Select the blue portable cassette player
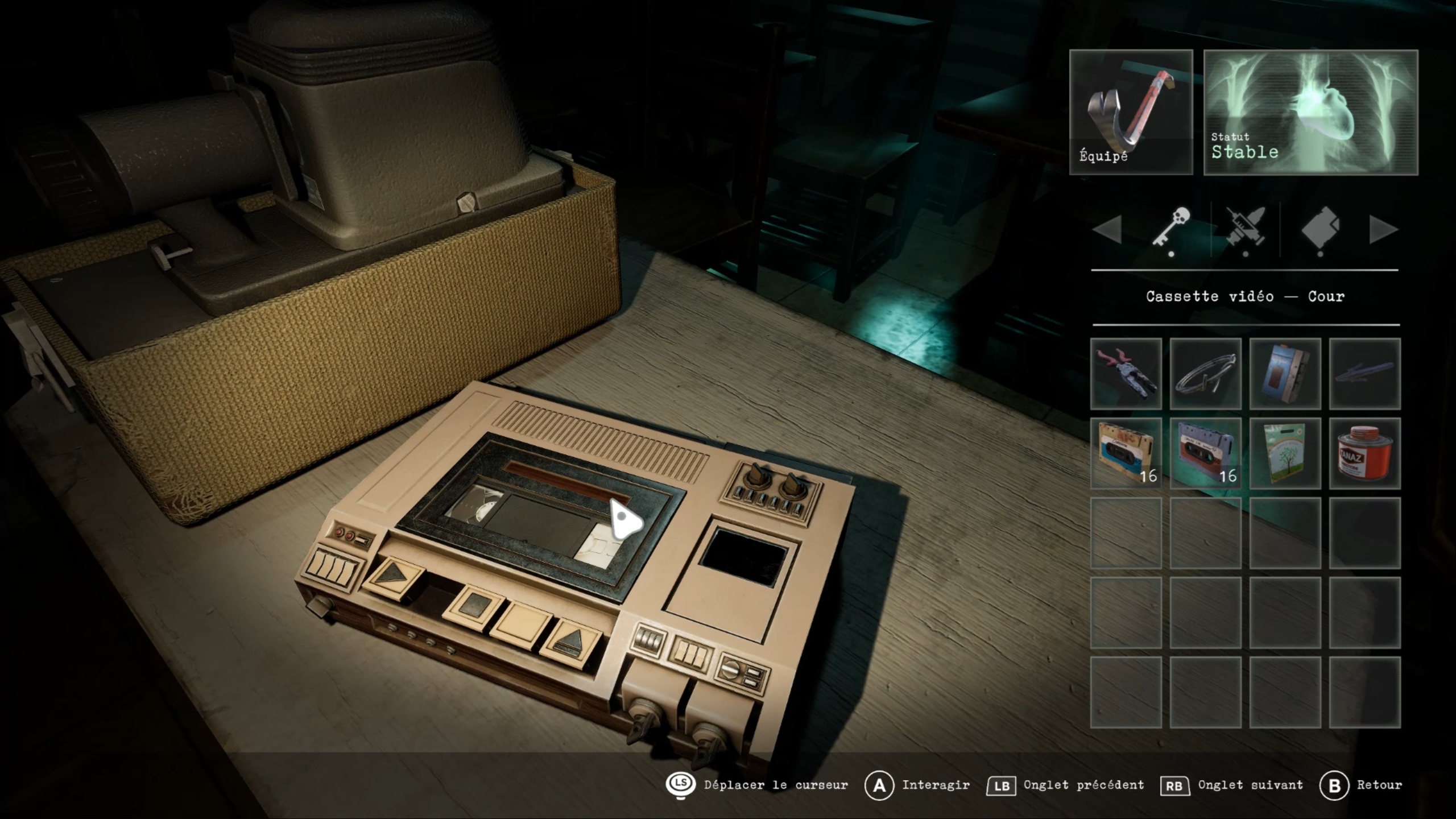Image resolution: width=1456 pixels, height=819 pixels. click(x=1285, y=374)
